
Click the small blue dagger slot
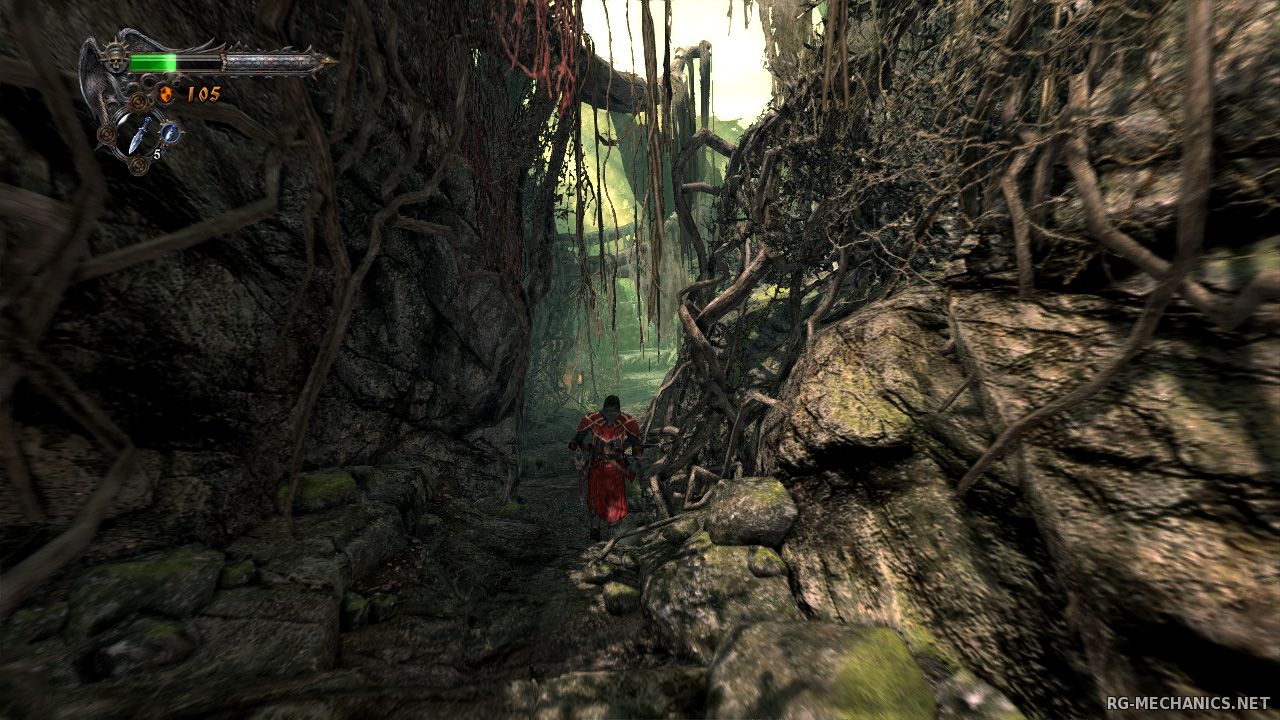170,132
